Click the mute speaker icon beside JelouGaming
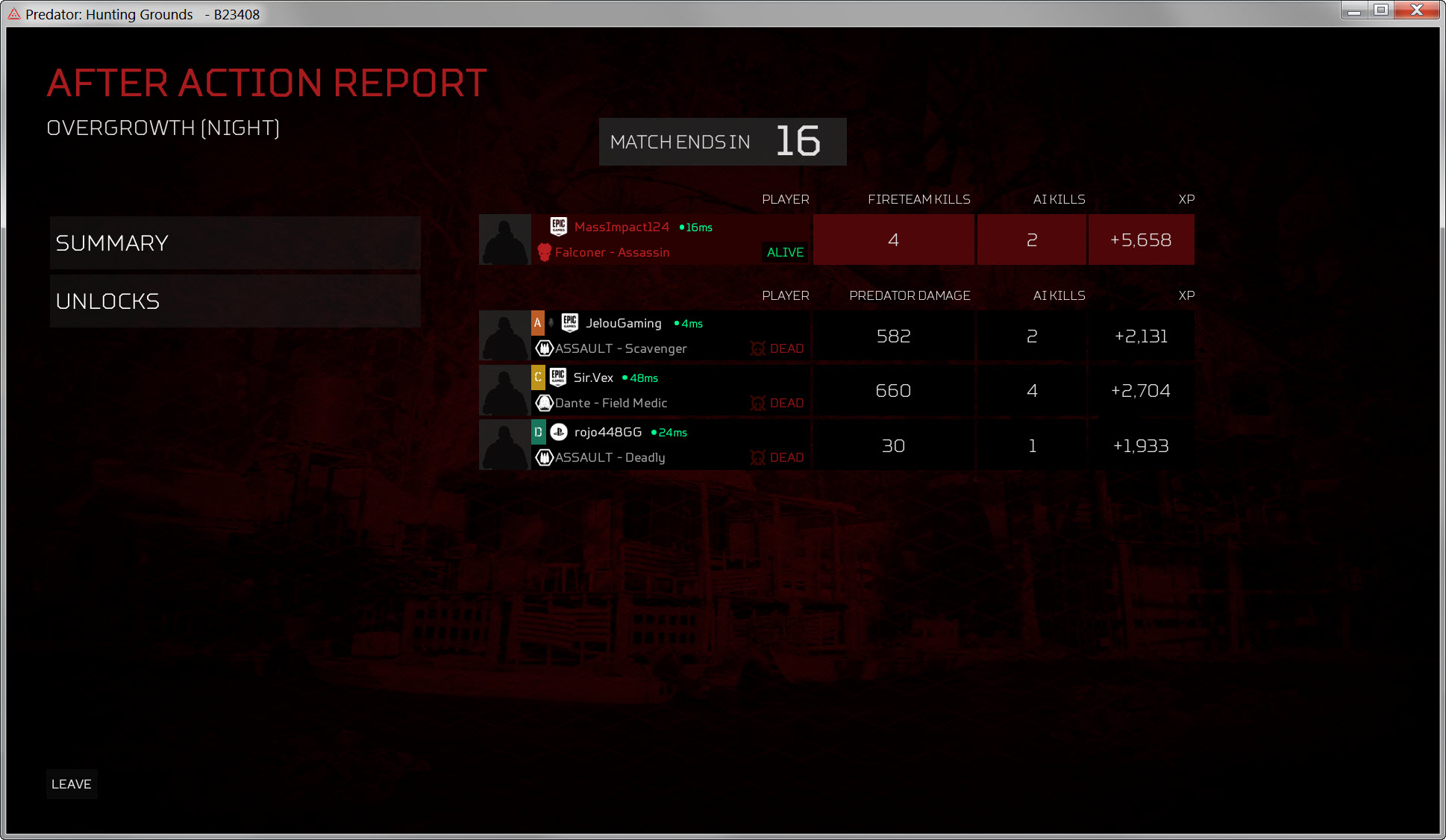 (551, 323)
